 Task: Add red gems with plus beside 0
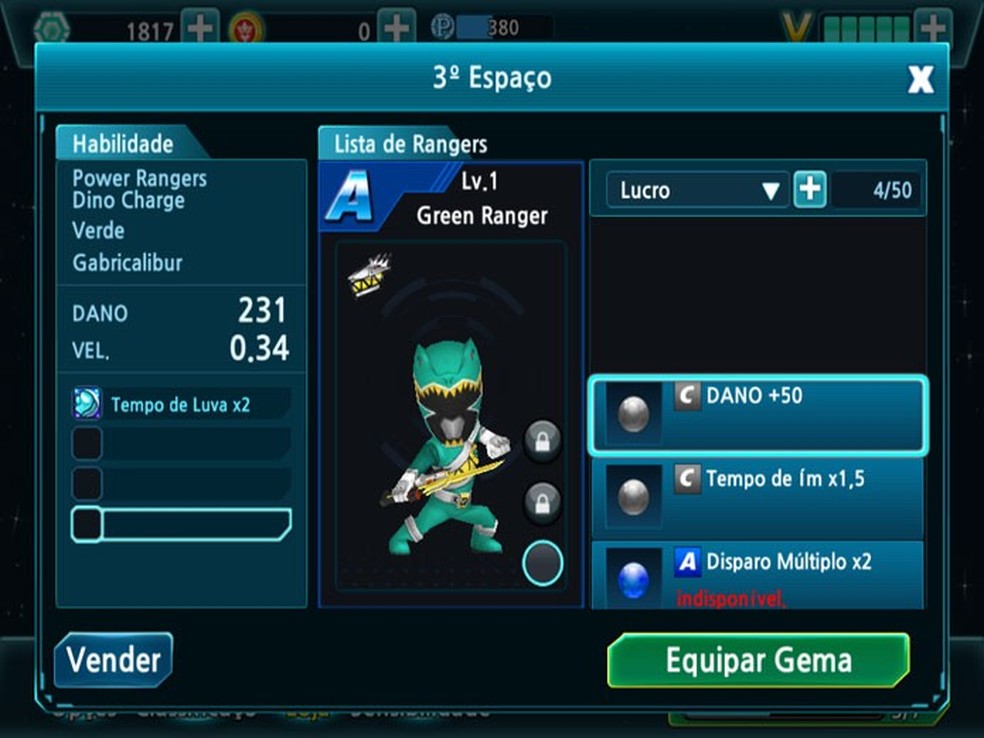pyautogui.click(x=397, y=28)
